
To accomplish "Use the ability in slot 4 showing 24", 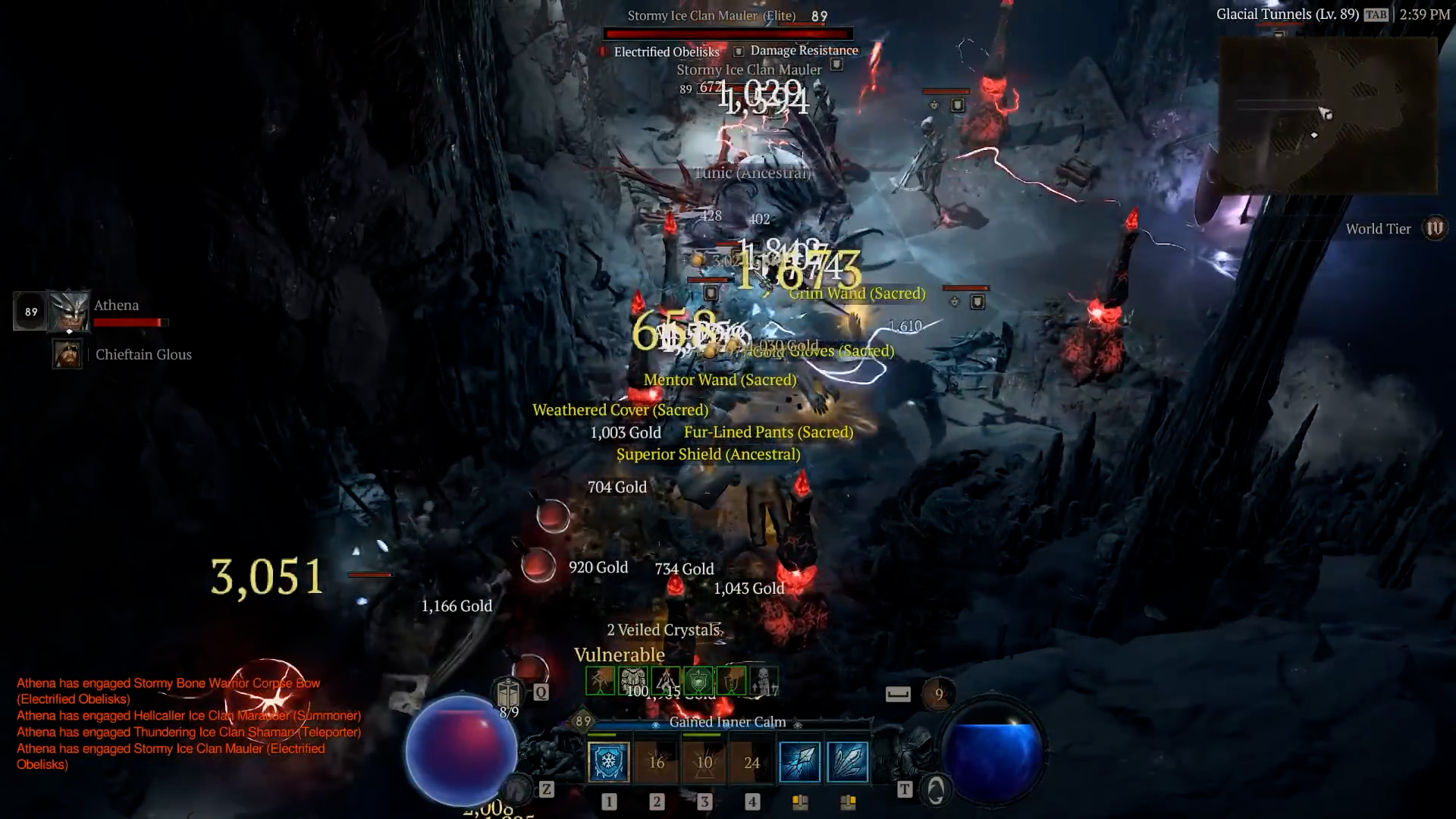I will [752, 762].
